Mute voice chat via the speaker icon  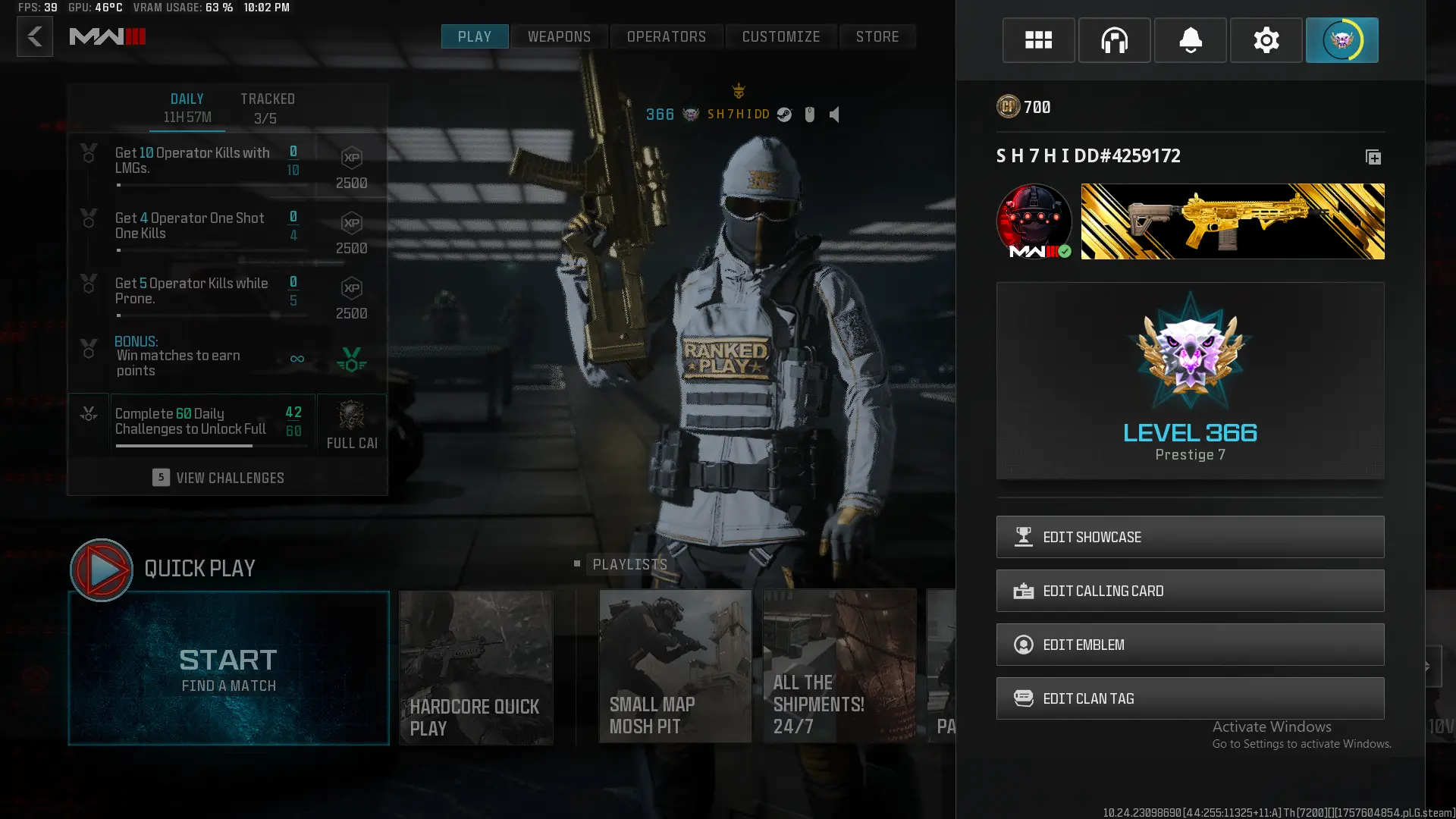pyautogui.click(x=834, y=115)
